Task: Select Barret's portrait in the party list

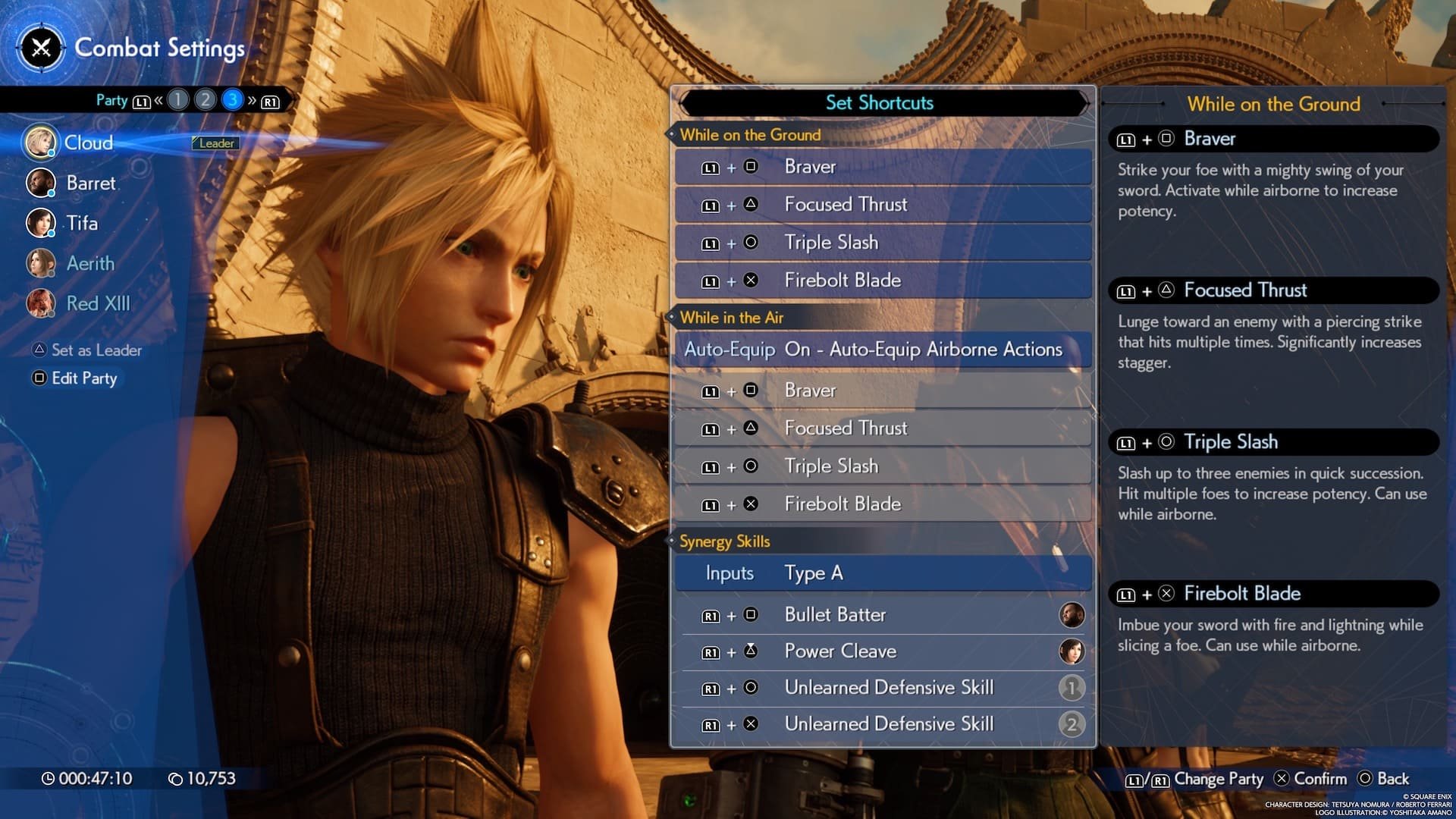Action: pyautogui.click(x=41, y=183)
